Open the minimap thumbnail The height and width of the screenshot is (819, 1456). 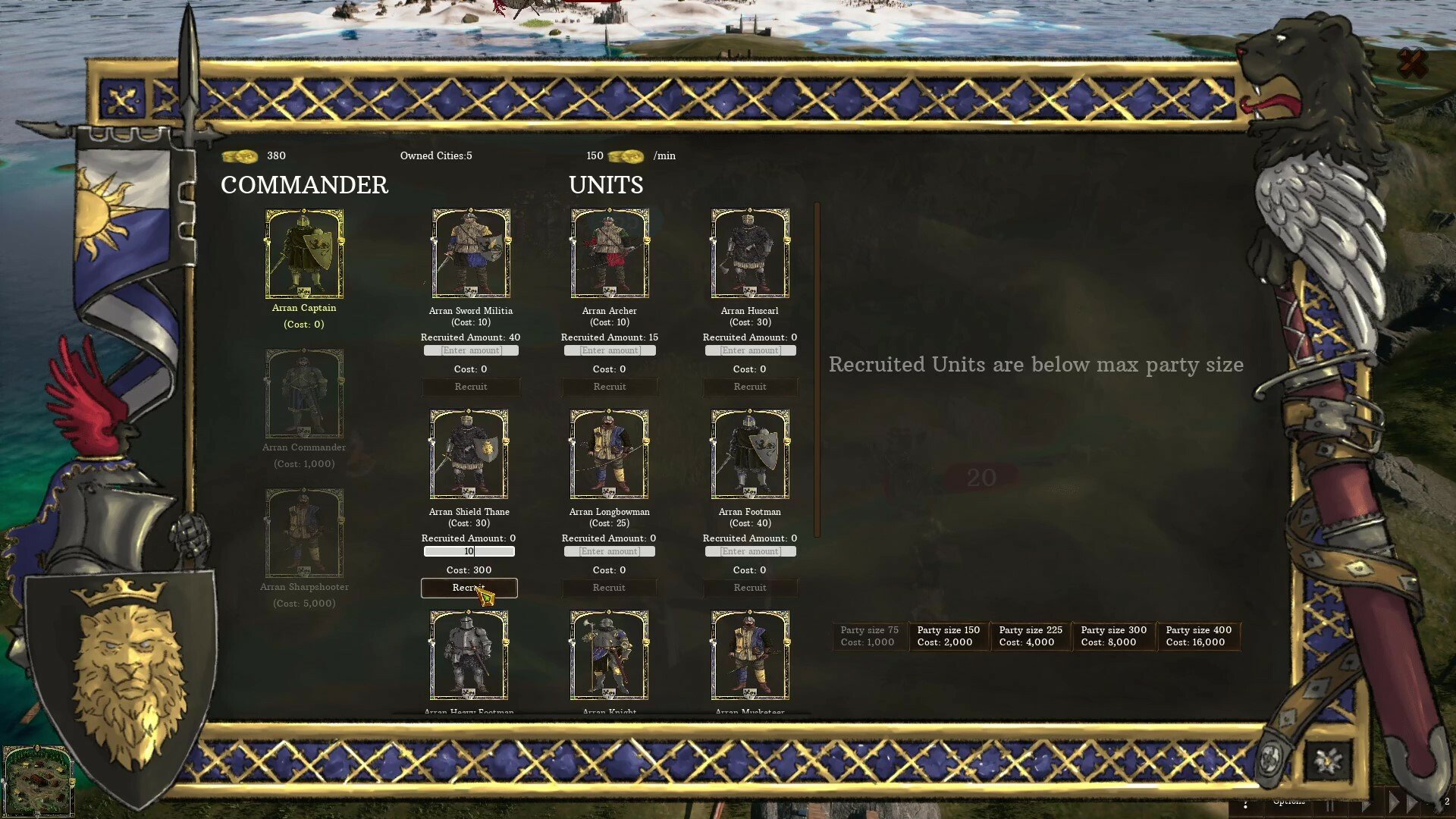point(38,781)
